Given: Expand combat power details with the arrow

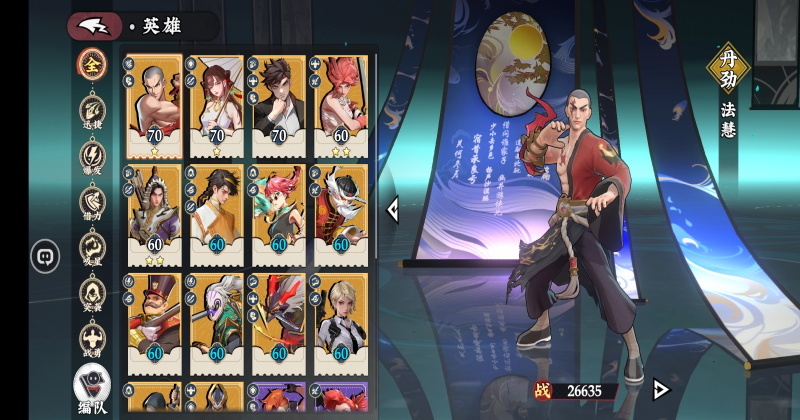Looking at the screenshot, I should (660, 389).
